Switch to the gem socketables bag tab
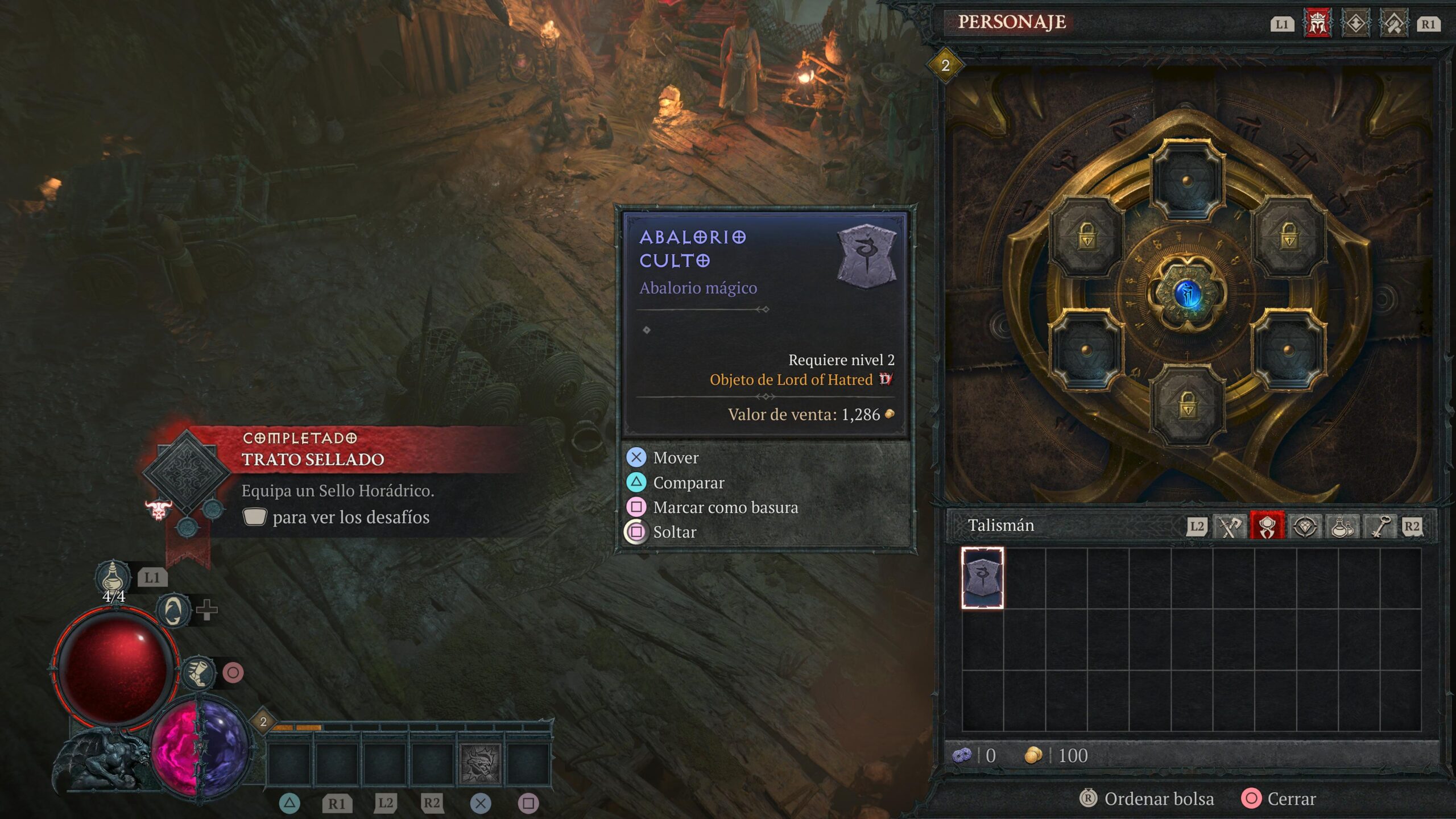The image size is (1456, 819). click(x=1305, y=527)
